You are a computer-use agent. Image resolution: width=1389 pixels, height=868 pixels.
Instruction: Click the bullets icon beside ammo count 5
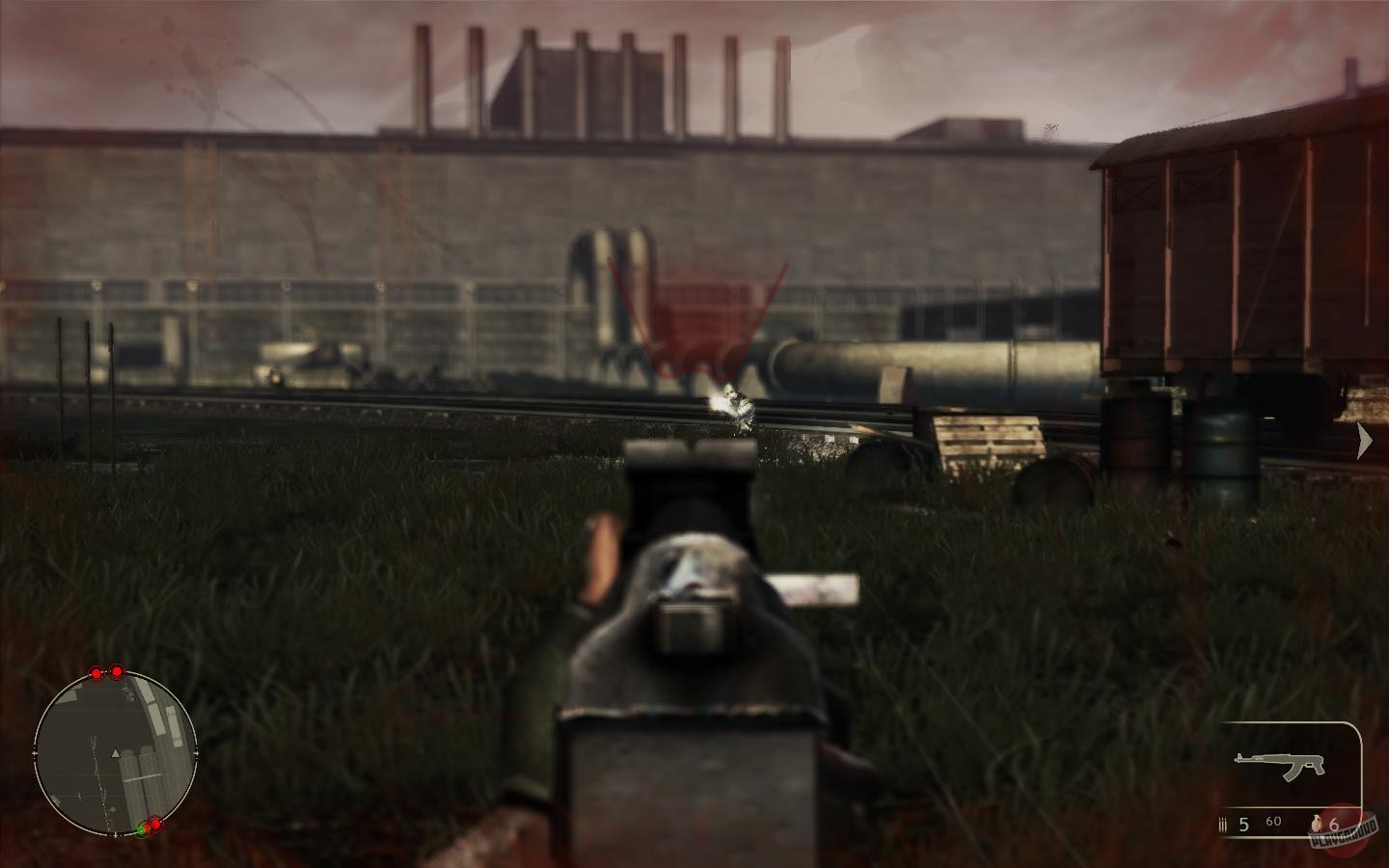(x=1223, y=825)
